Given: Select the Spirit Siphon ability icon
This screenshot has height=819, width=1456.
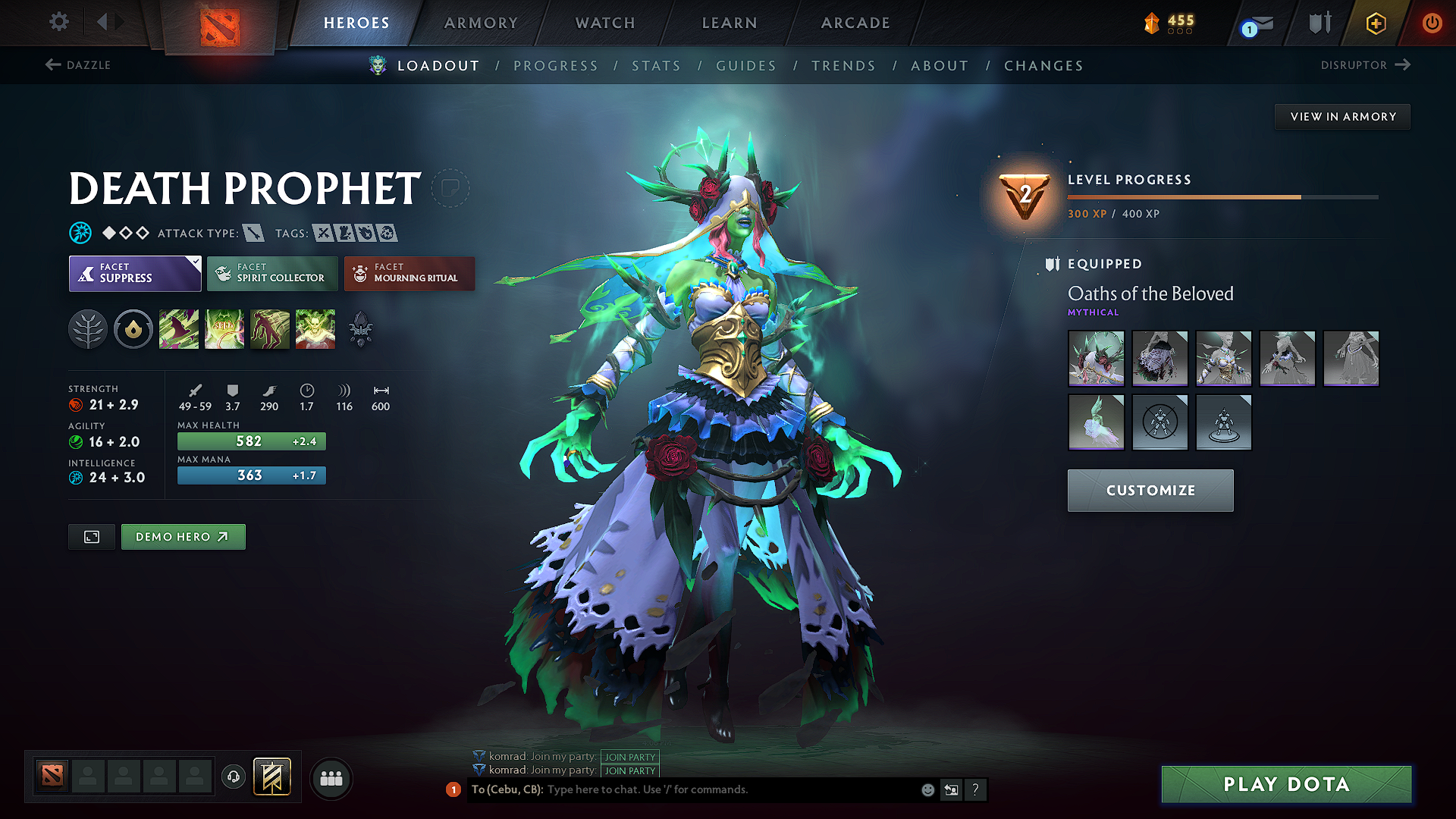Looking at the screenshot, I should (270, 328).
